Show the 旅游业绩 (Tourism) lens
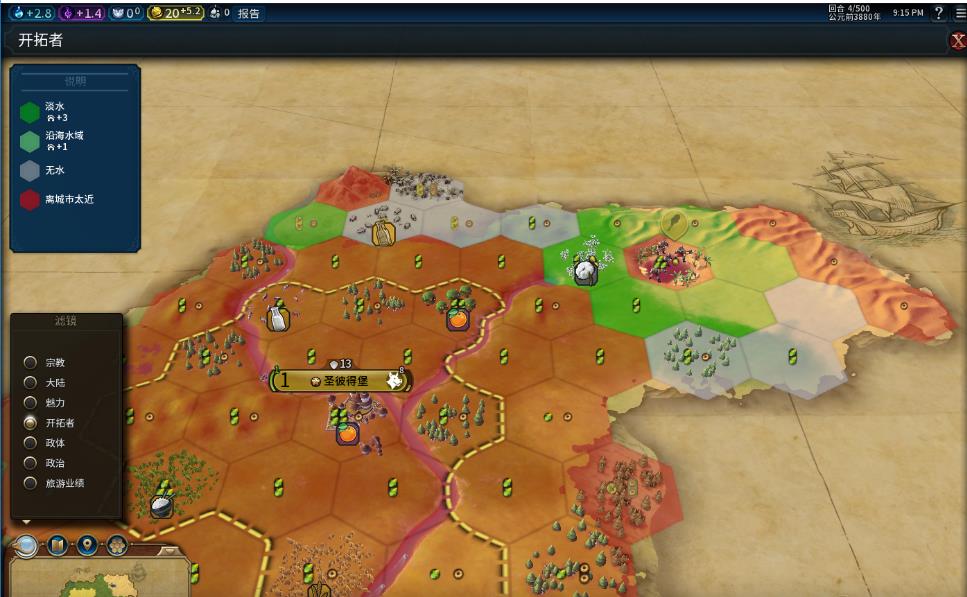This screenshot has width=967, height=597. 31,483
